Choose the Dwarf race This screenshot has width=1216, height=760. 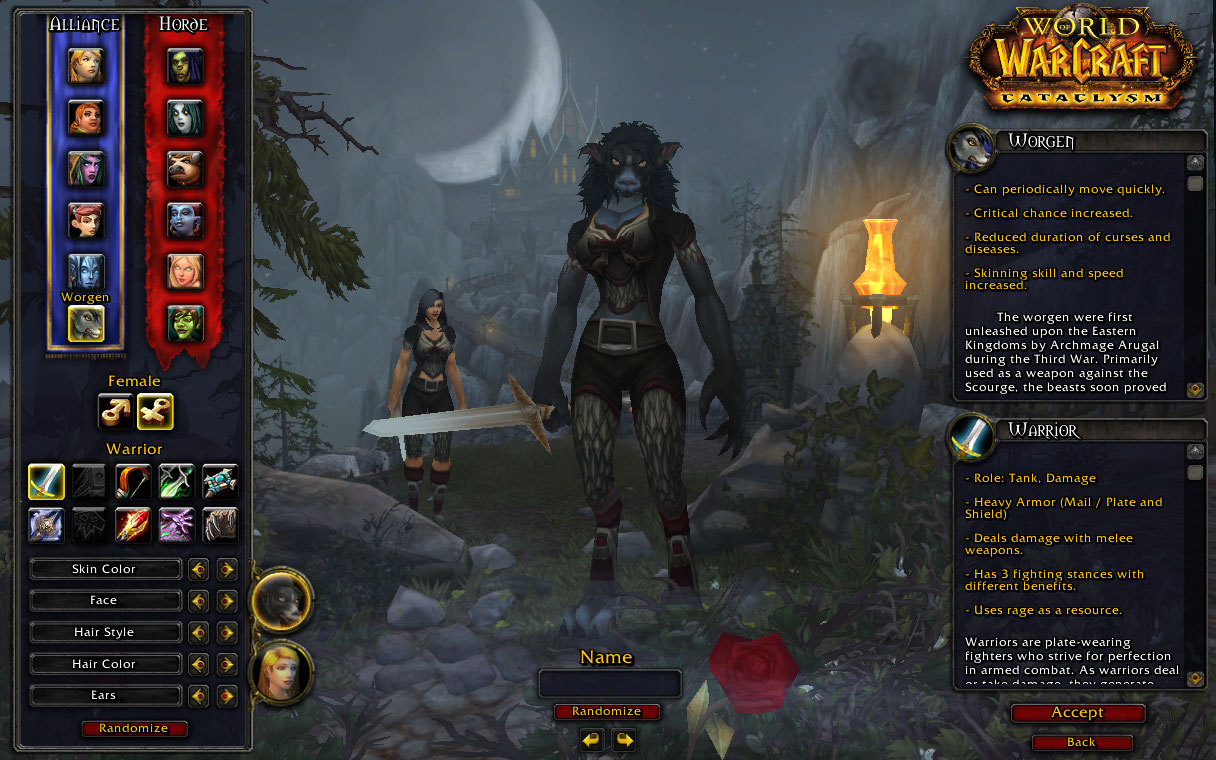[x=85, y=117]
